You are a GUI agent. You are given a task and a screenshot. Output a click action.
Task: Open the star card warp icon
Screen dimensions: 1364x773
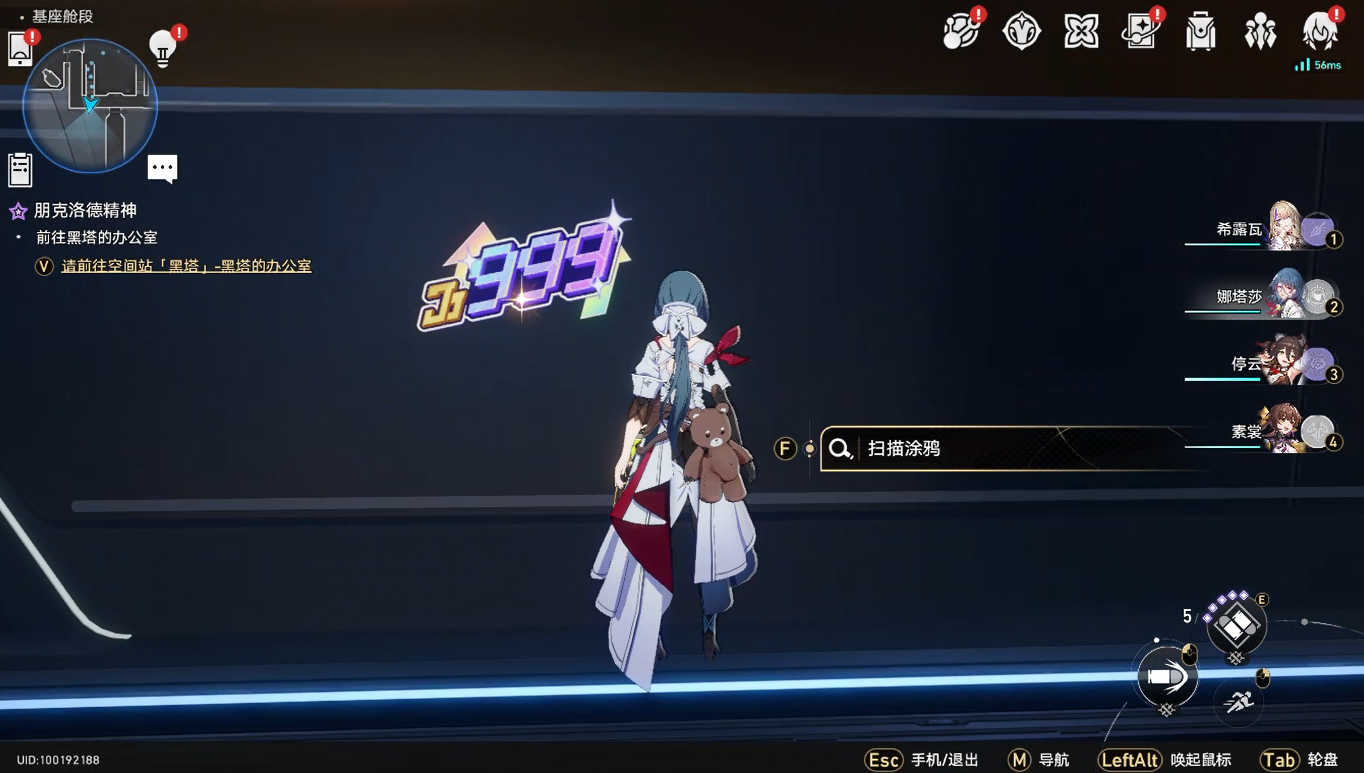point(1140,32)
